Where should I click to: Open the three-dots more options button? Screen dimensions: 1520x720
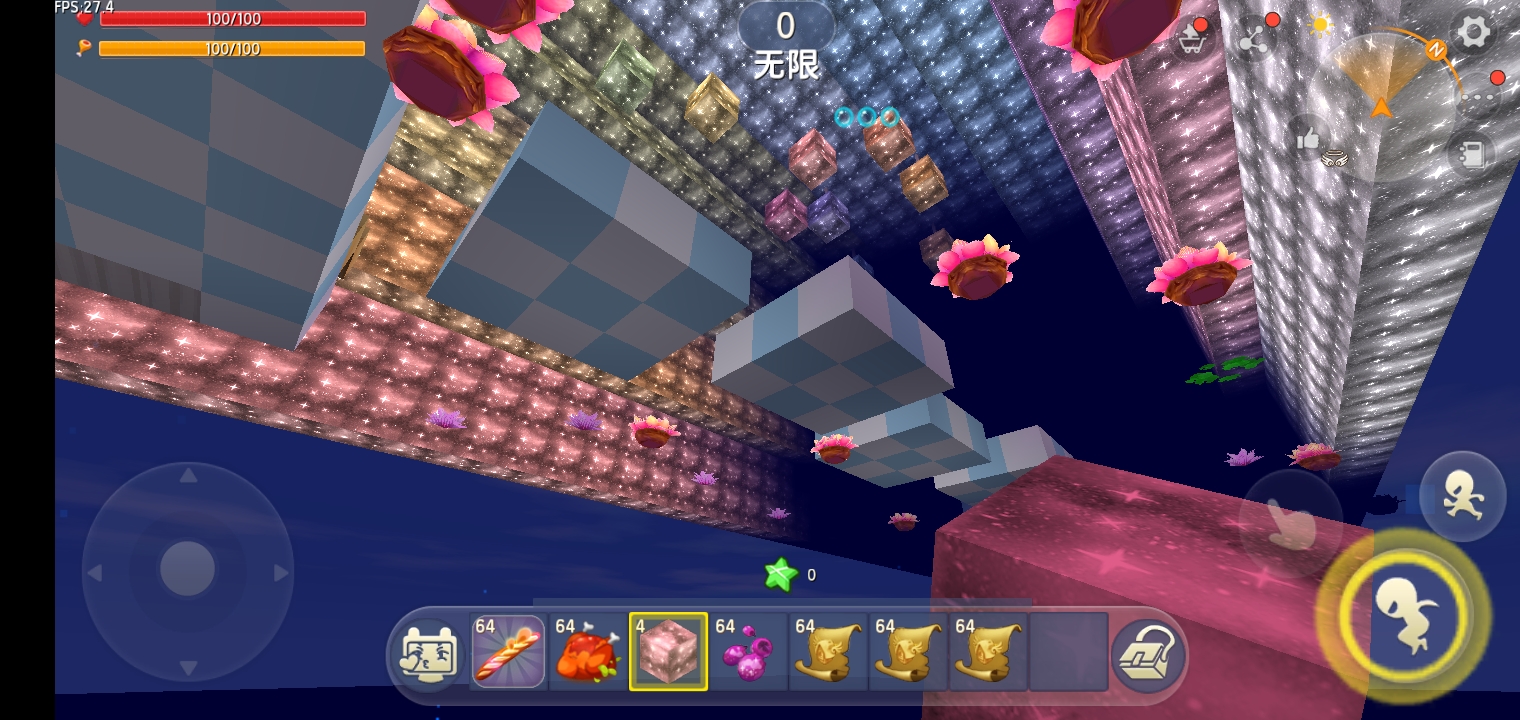1477,97
